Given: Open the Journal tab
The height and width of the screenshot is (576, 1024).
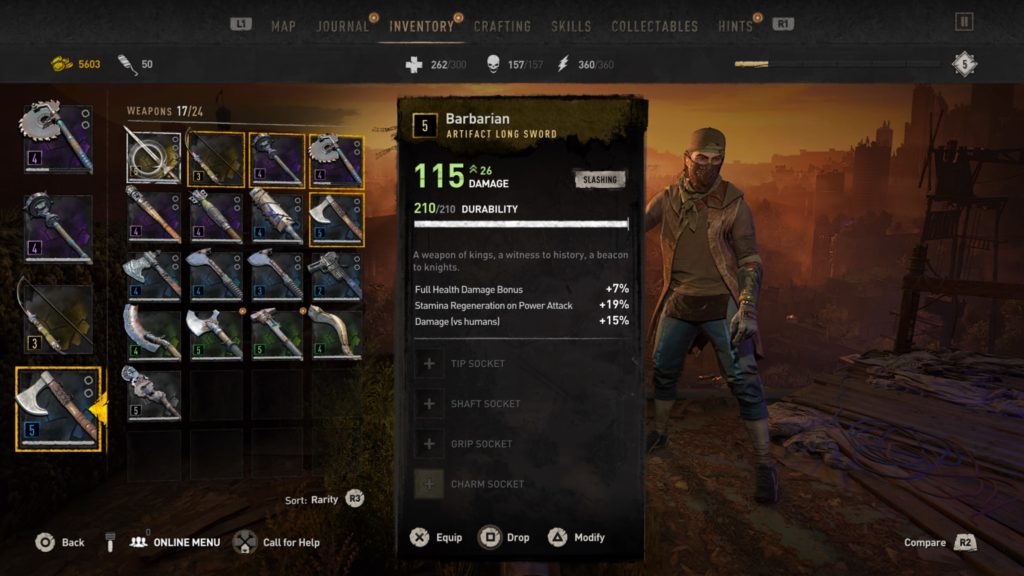Looking at the screenshot, I should coord(343,26).
